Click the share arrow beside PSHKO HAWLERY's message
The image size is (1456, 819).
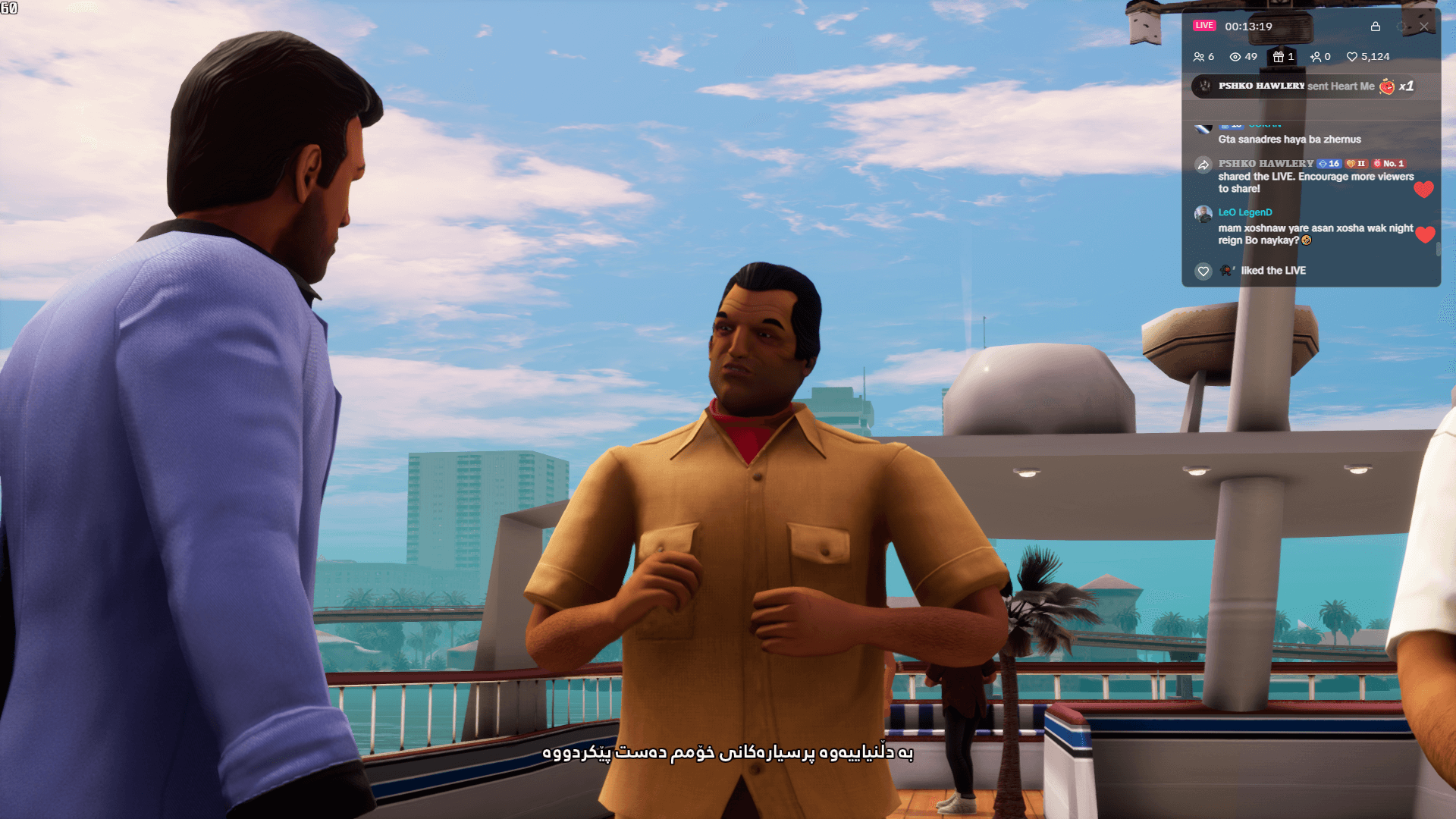tap(1203, 164)
